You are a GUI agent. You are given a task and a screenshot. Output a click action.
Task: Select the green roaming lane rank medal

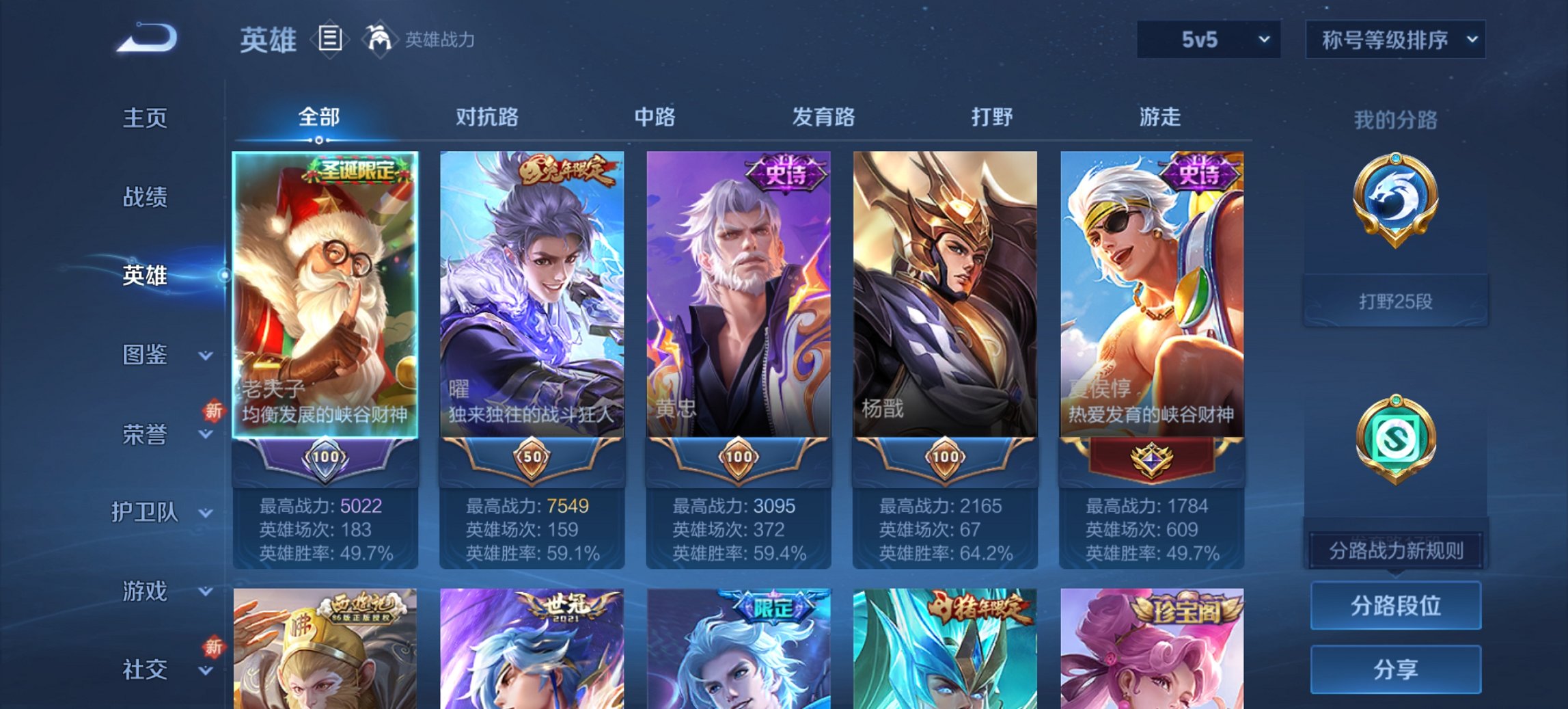pyautogui.click(x=1396, y=436)
